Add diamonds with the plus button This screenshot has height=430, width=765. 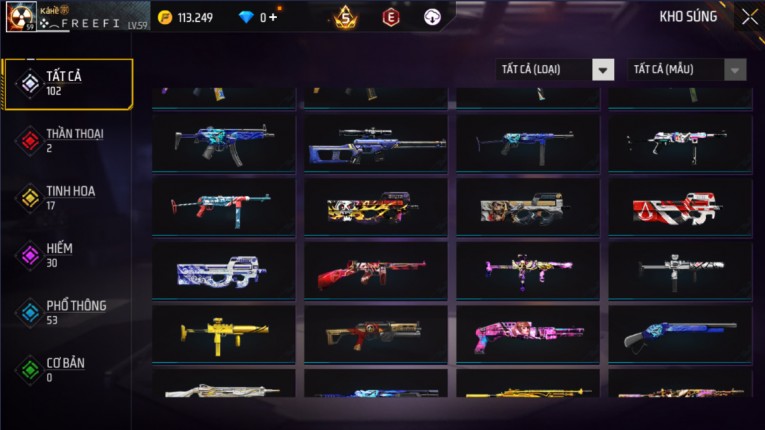273,17
